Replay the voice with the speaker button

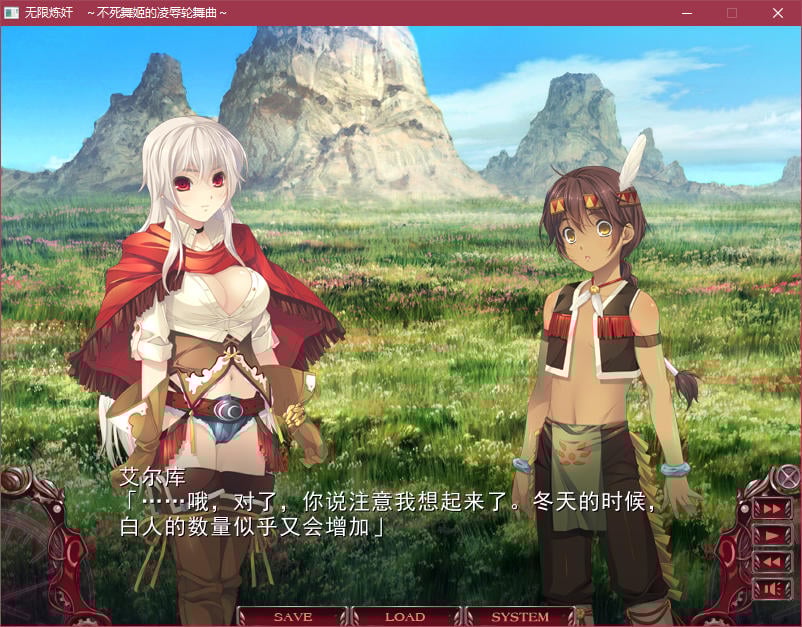click(770, 589)
